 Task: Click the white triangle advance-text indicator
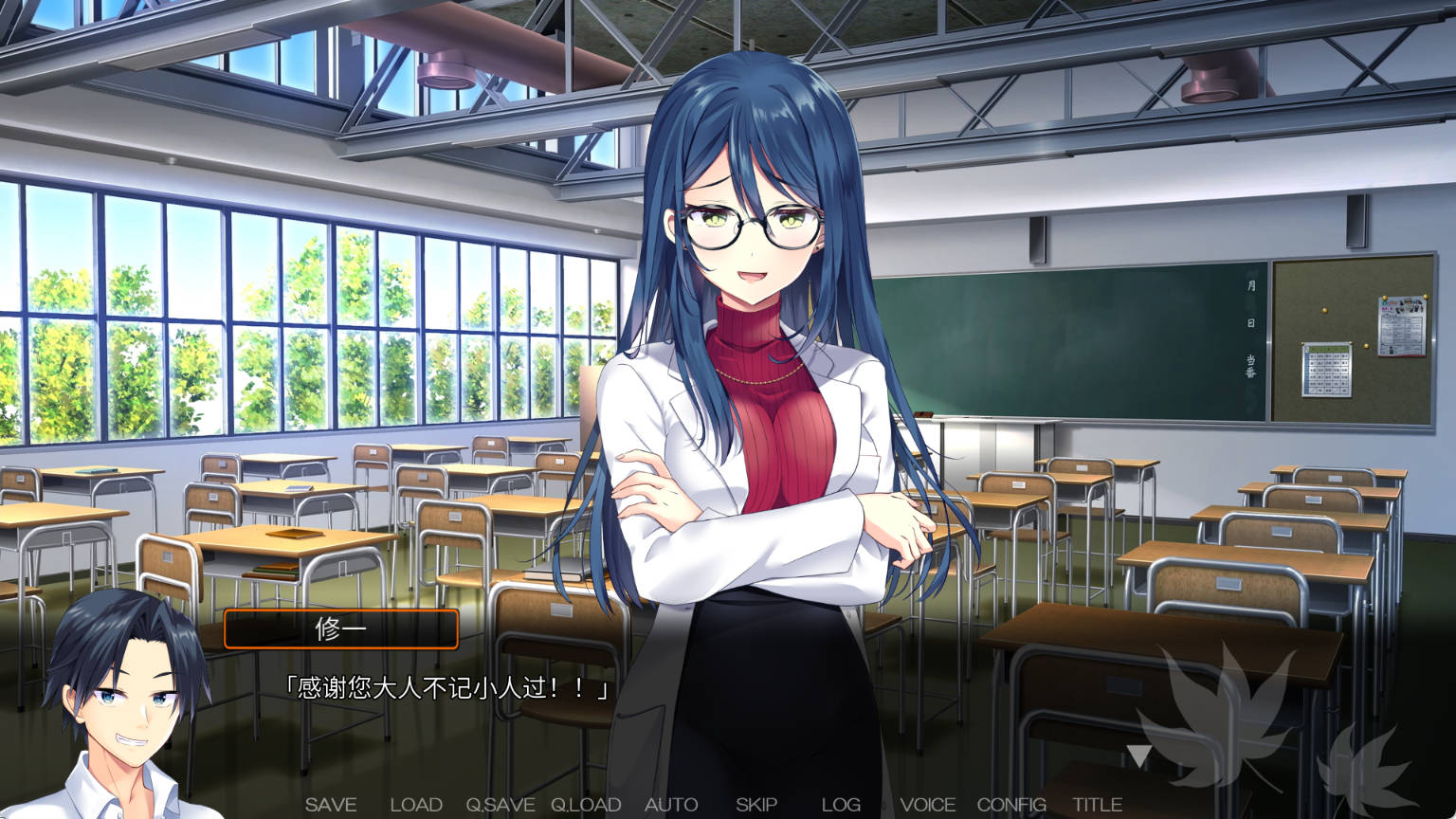point(1138,755)
